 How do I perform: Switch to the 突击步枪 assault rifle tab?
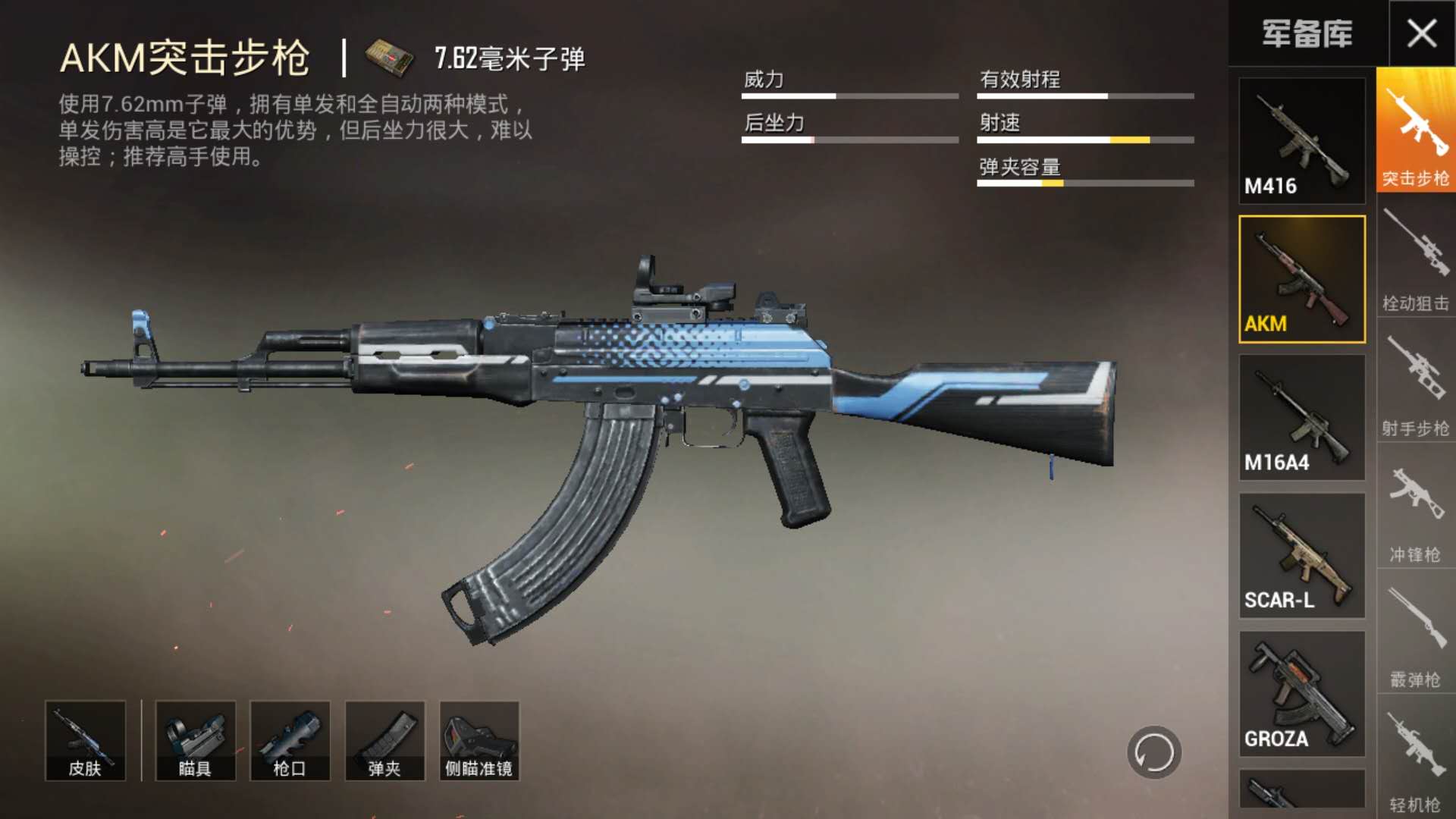(1415, 130)
